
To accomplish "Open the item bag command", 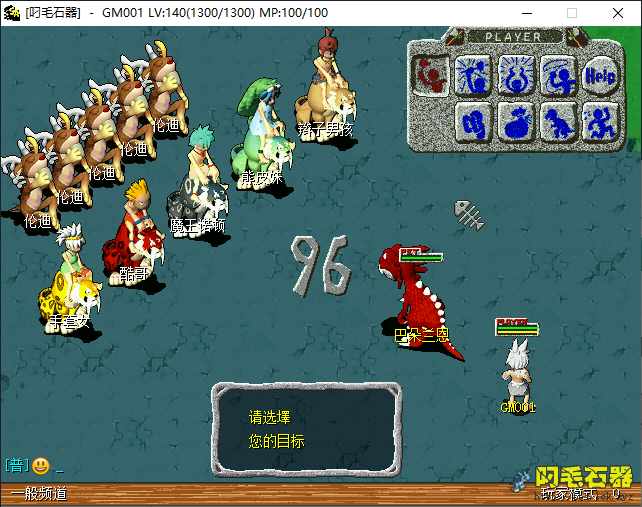I will [516, 122].
